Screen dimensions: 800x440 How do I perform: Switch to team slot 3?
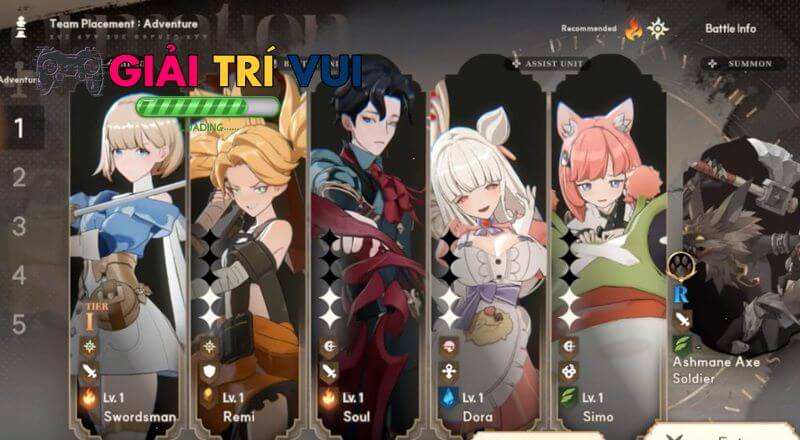click(19, 226)
